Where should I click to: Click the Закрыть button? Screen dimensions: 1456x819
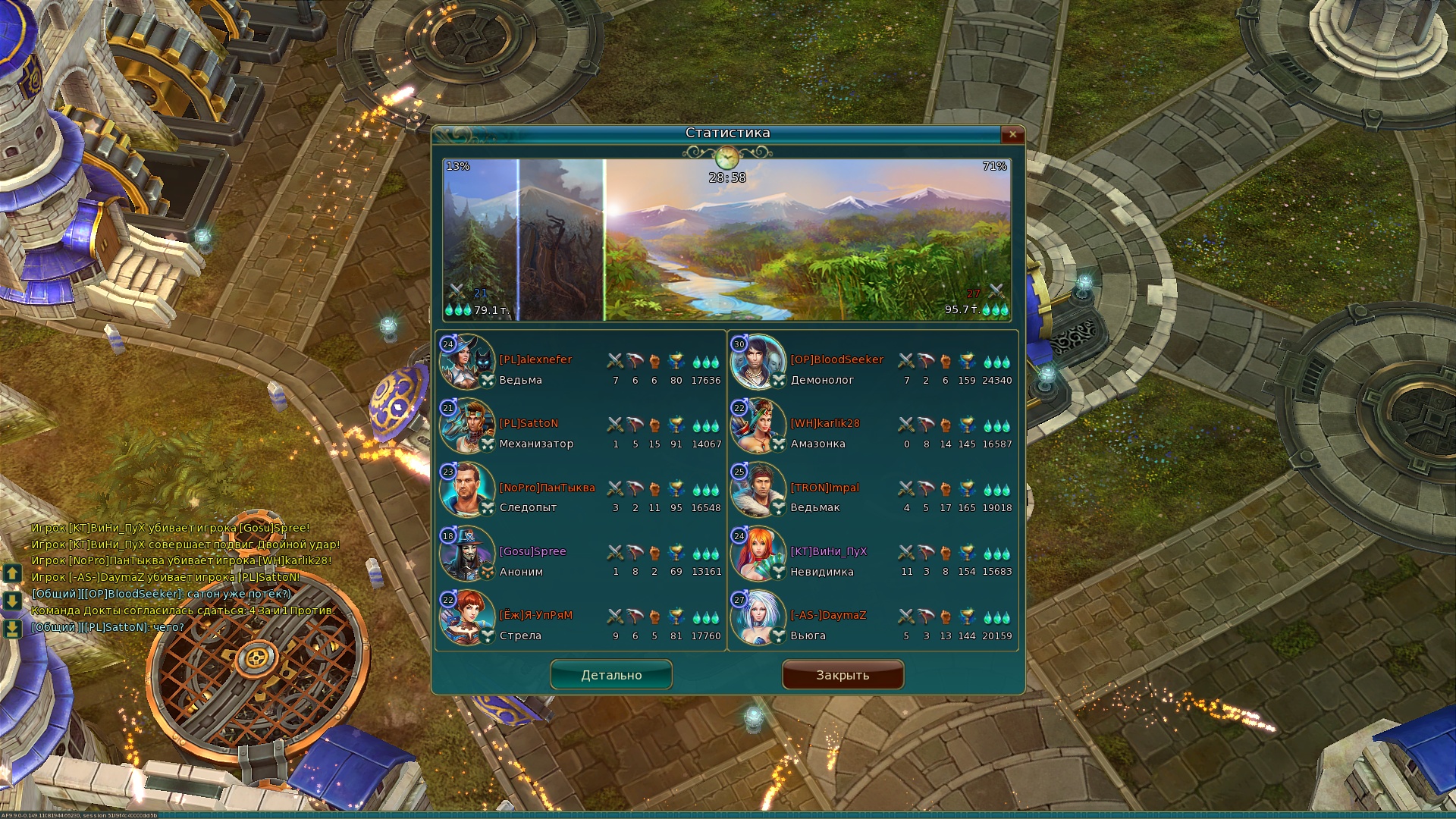pos(843,675)
